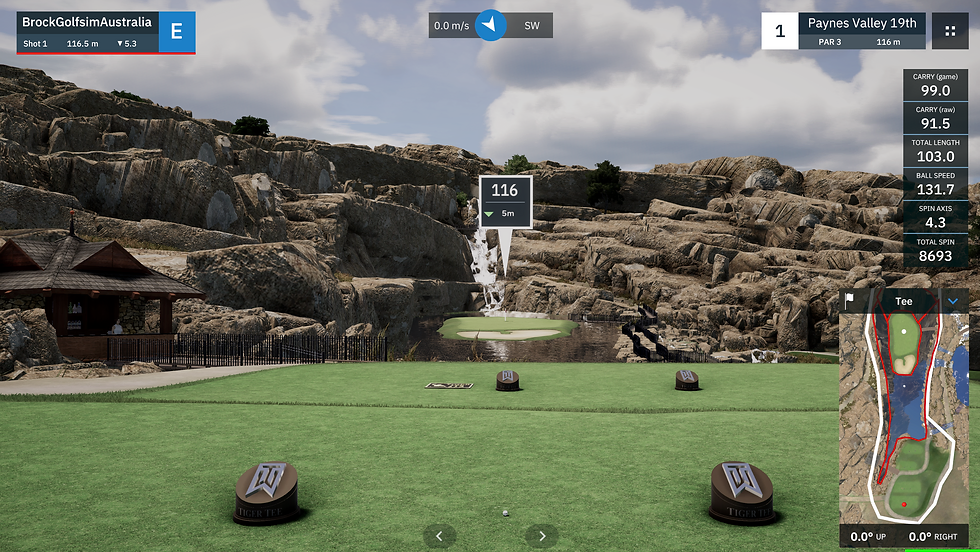Screen dimensions: 980x552
Task: Click the hole overview minimap
Action: pyautogui.click(x=904, y=415)
